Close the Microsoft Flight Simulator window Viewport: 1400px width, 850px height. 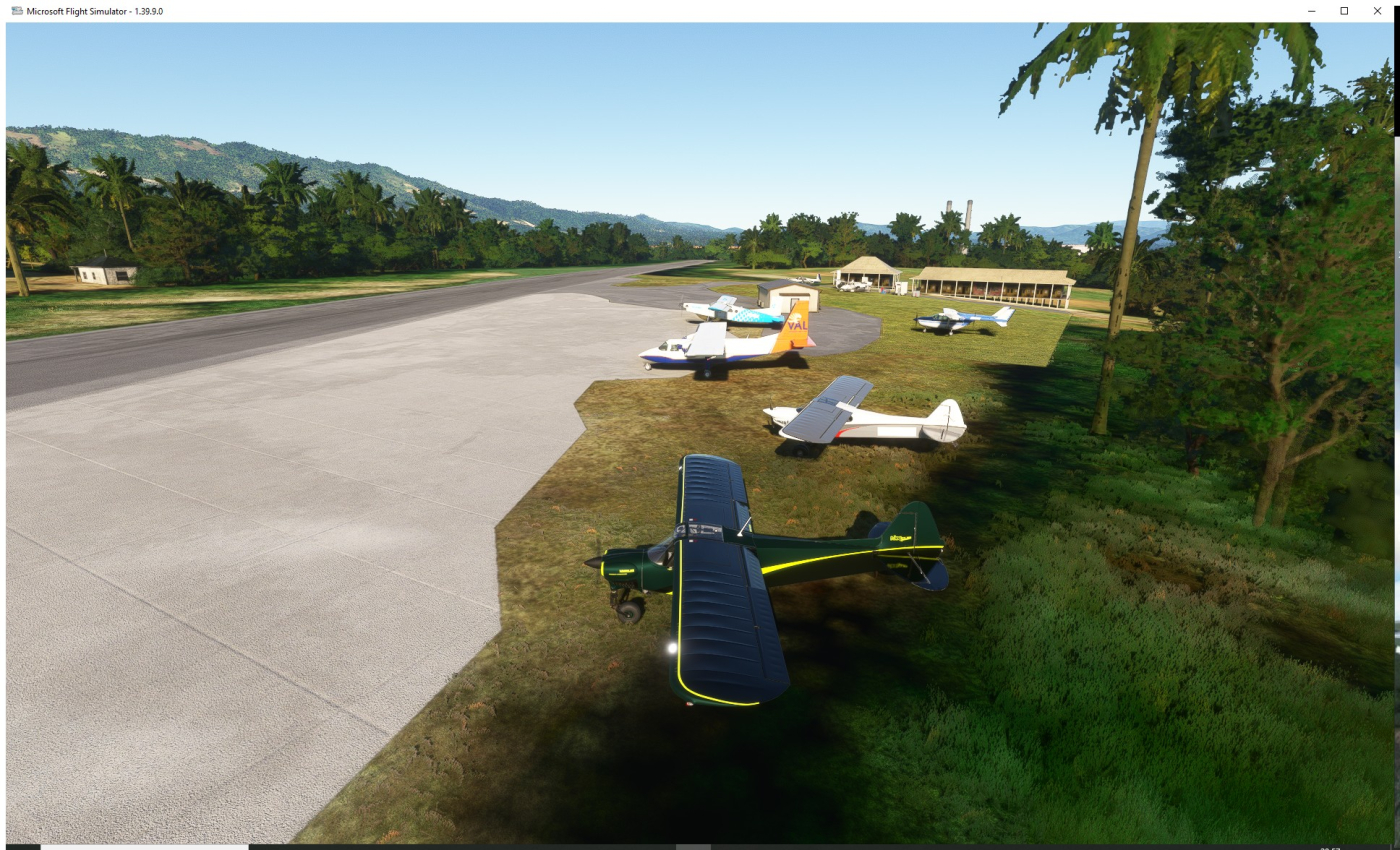point(1377,11)
